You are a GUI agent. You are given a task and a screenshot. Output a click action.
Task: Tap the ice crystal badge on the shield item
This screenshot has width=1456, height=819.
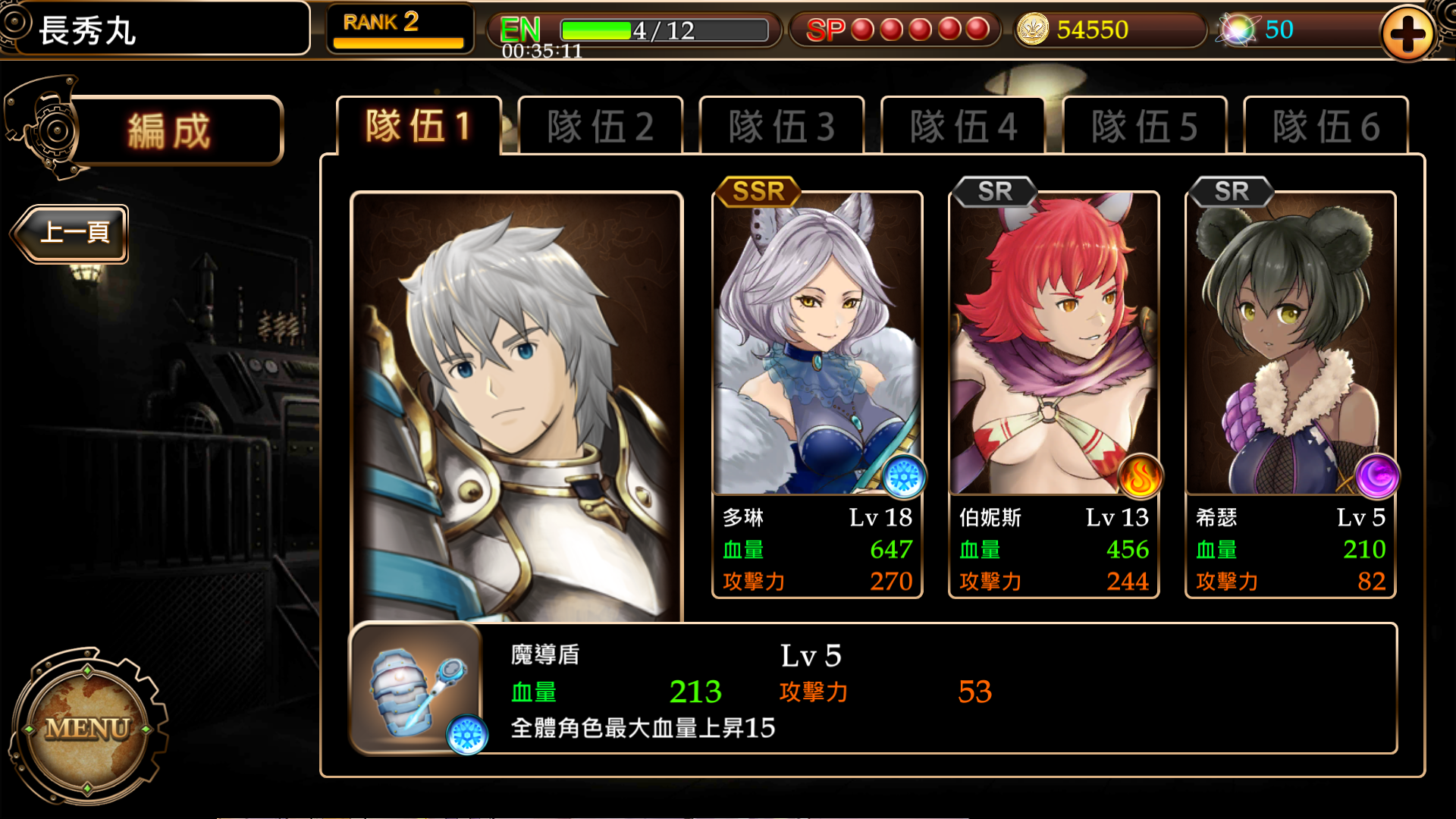tap(468, 733)
